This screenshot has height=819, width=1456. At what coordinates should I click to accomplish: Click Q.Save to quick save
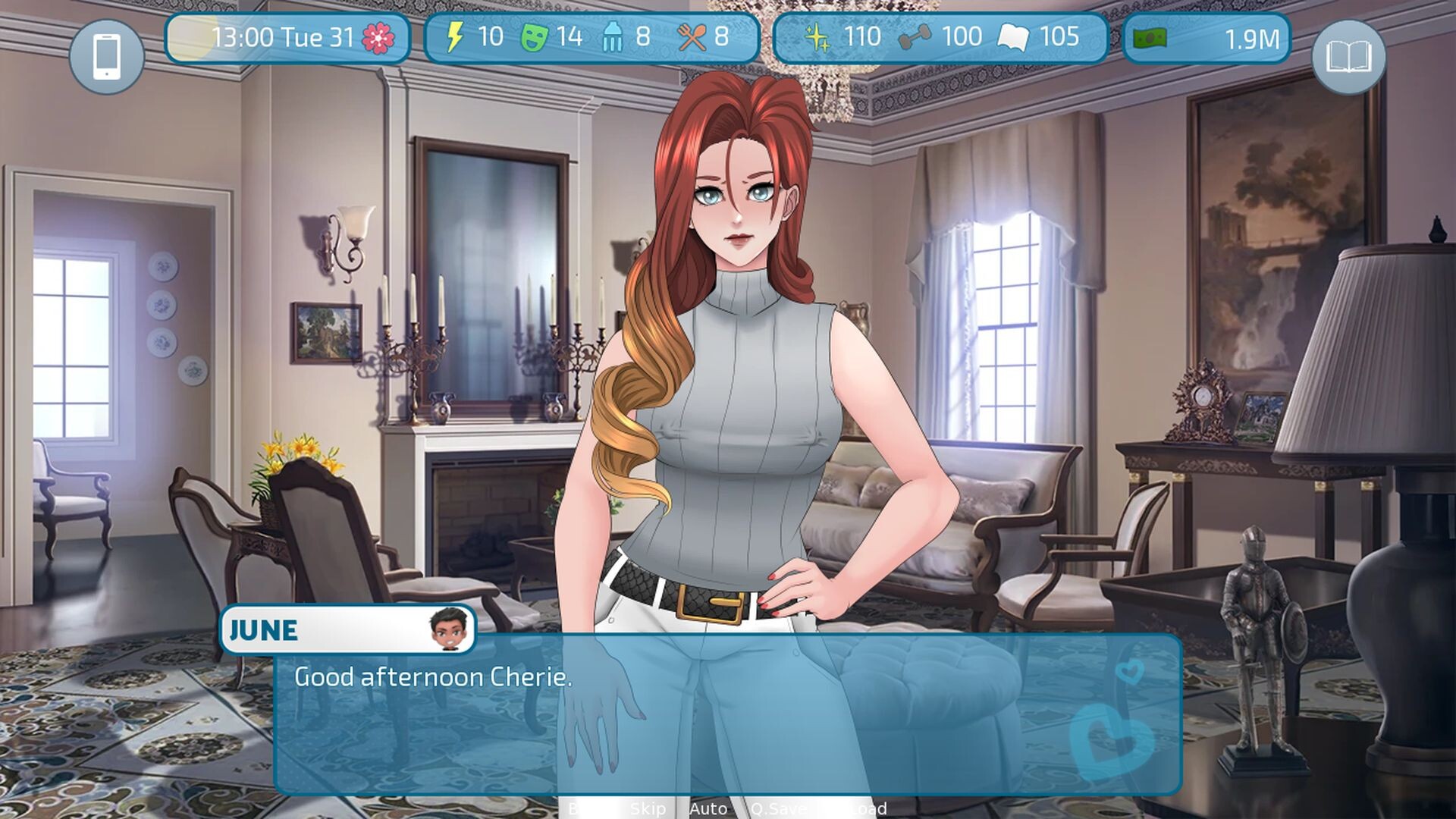[779, 809]
